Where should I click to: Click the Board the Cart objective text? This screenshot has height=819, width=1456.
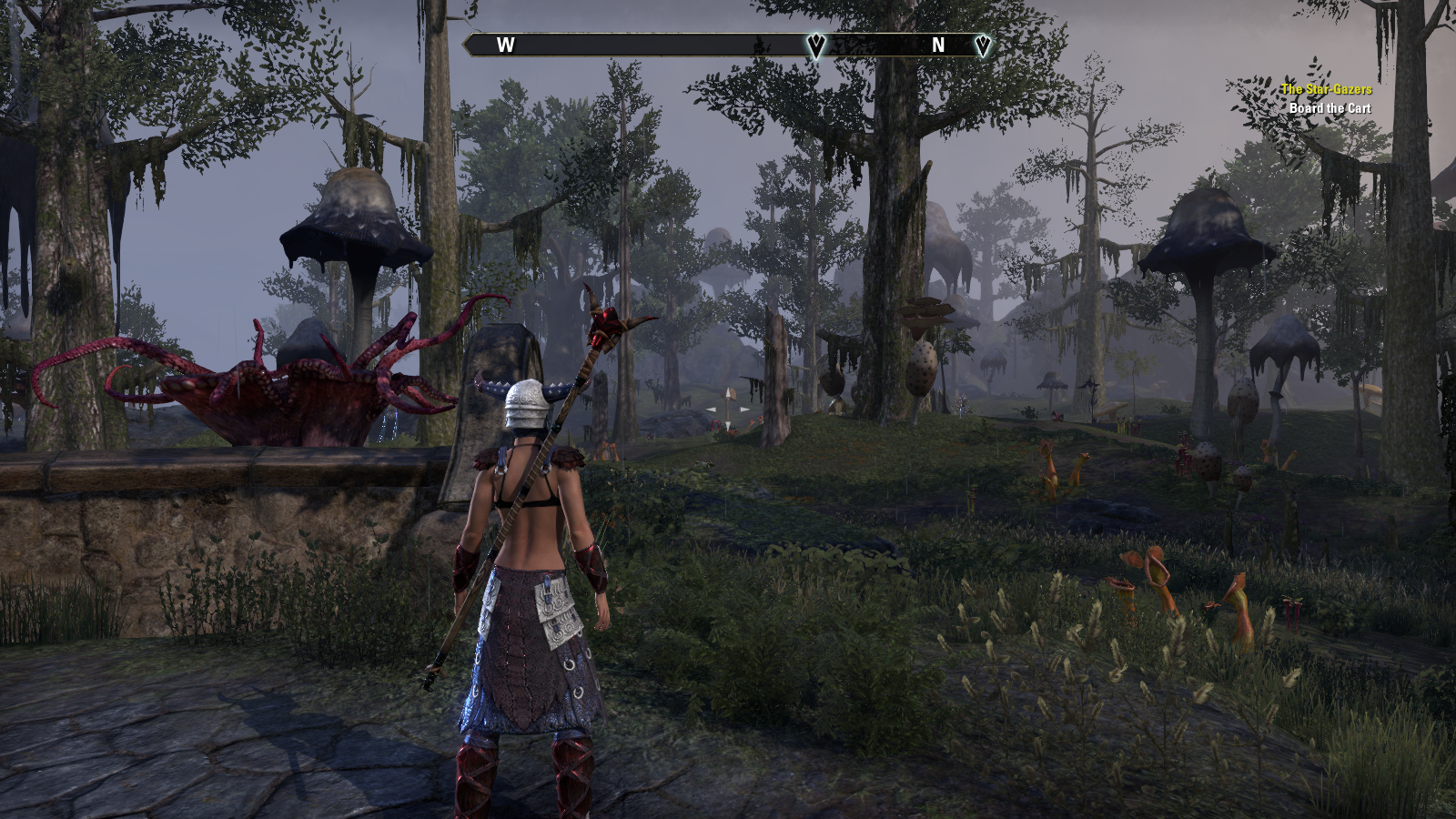click(1330, 108)
